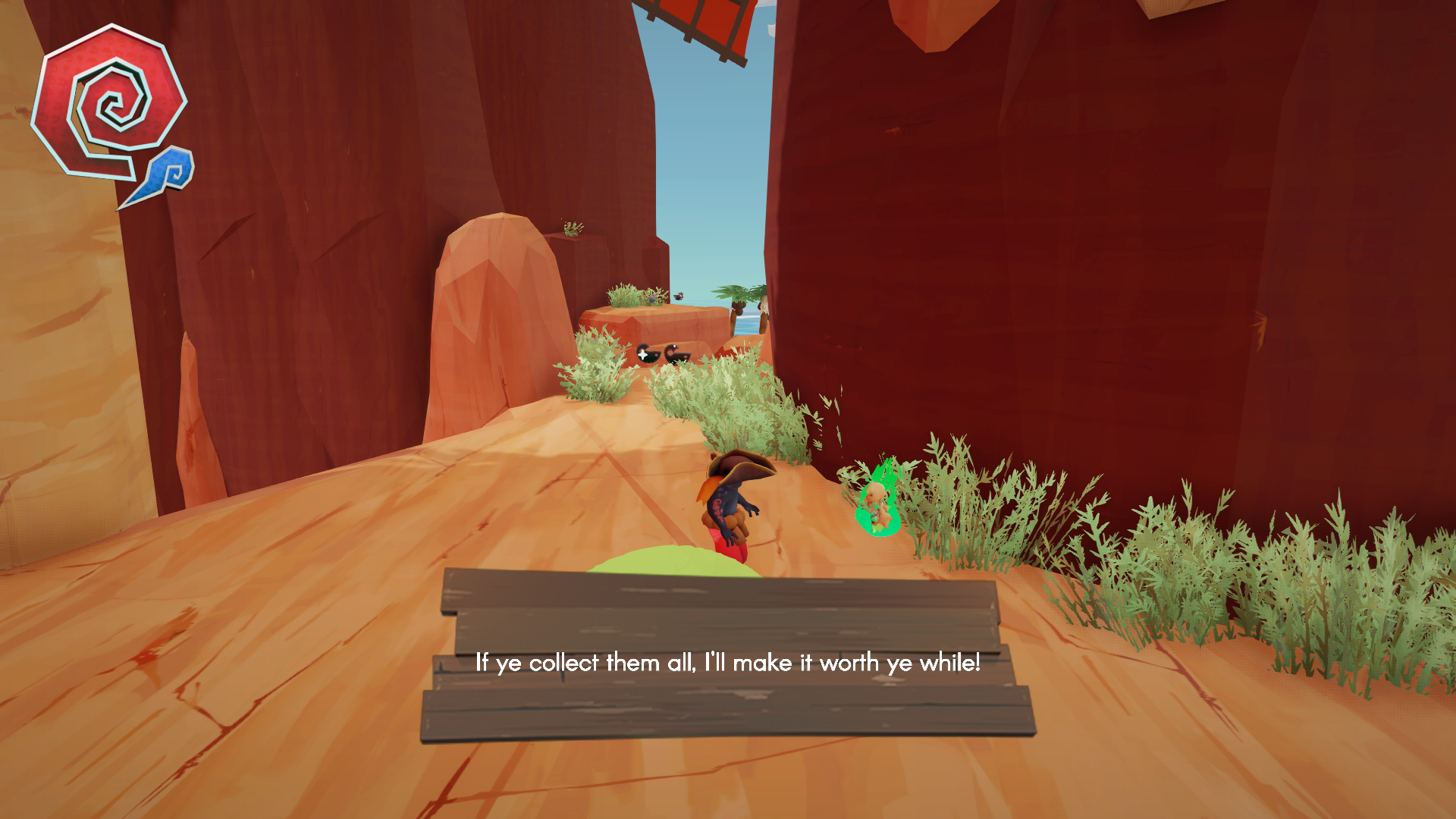This screenshot has width=1456, height=819.
Task: Click the duck perched atop the far rock
Action: coord(679,295)
